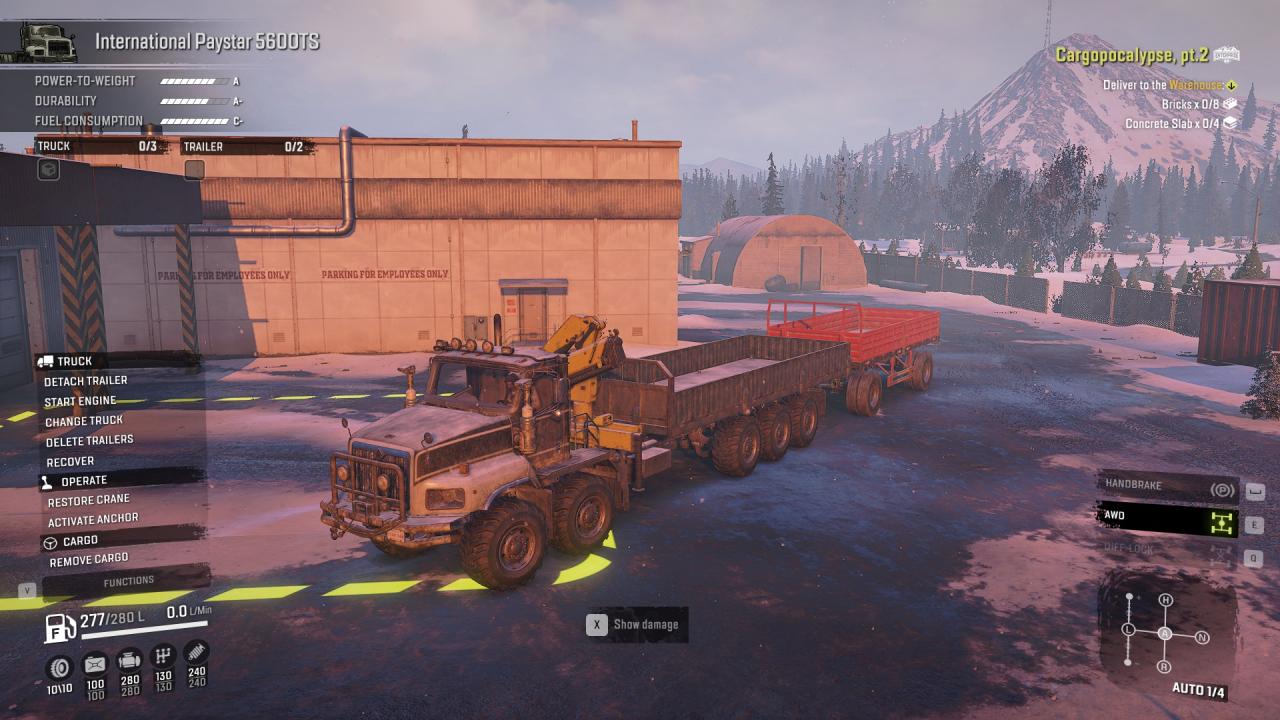The width and height of the screenshot is (1280, 720).
Task: Choose Remove Cargo under Cargo
Action: point(89,561)
